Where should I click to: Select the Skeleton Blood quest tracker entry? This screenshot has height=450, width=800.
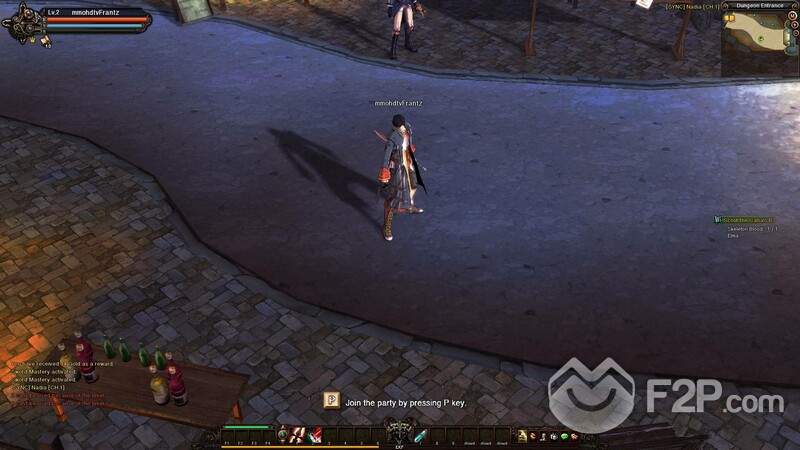tap(745, 229)
